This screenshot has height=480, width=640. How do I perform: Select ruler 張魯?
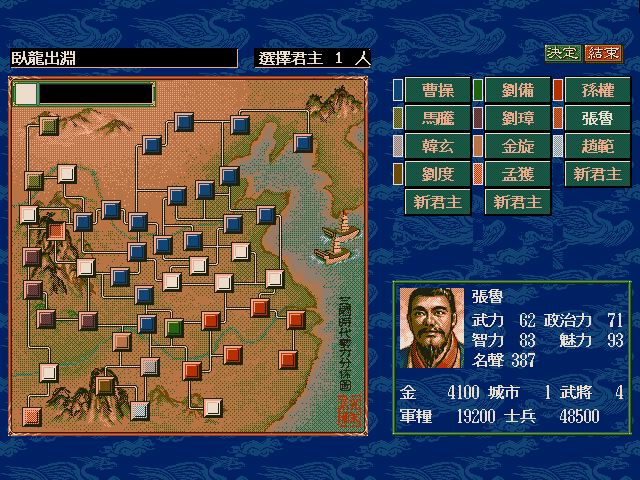(597, 118)
